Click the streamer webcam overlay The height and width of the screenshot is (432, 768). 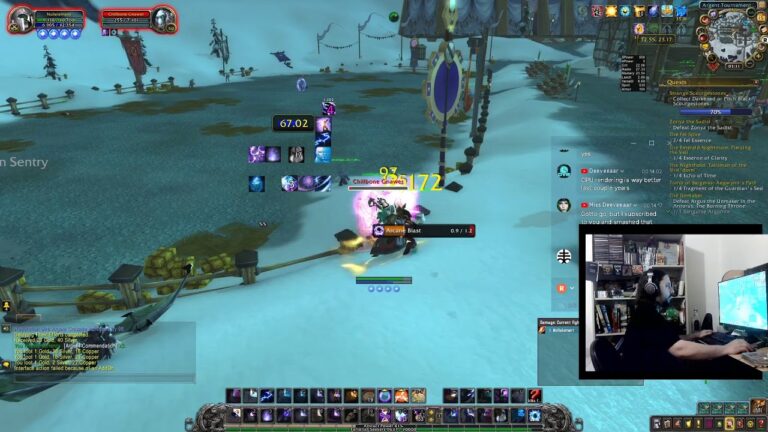pos(672,305)
